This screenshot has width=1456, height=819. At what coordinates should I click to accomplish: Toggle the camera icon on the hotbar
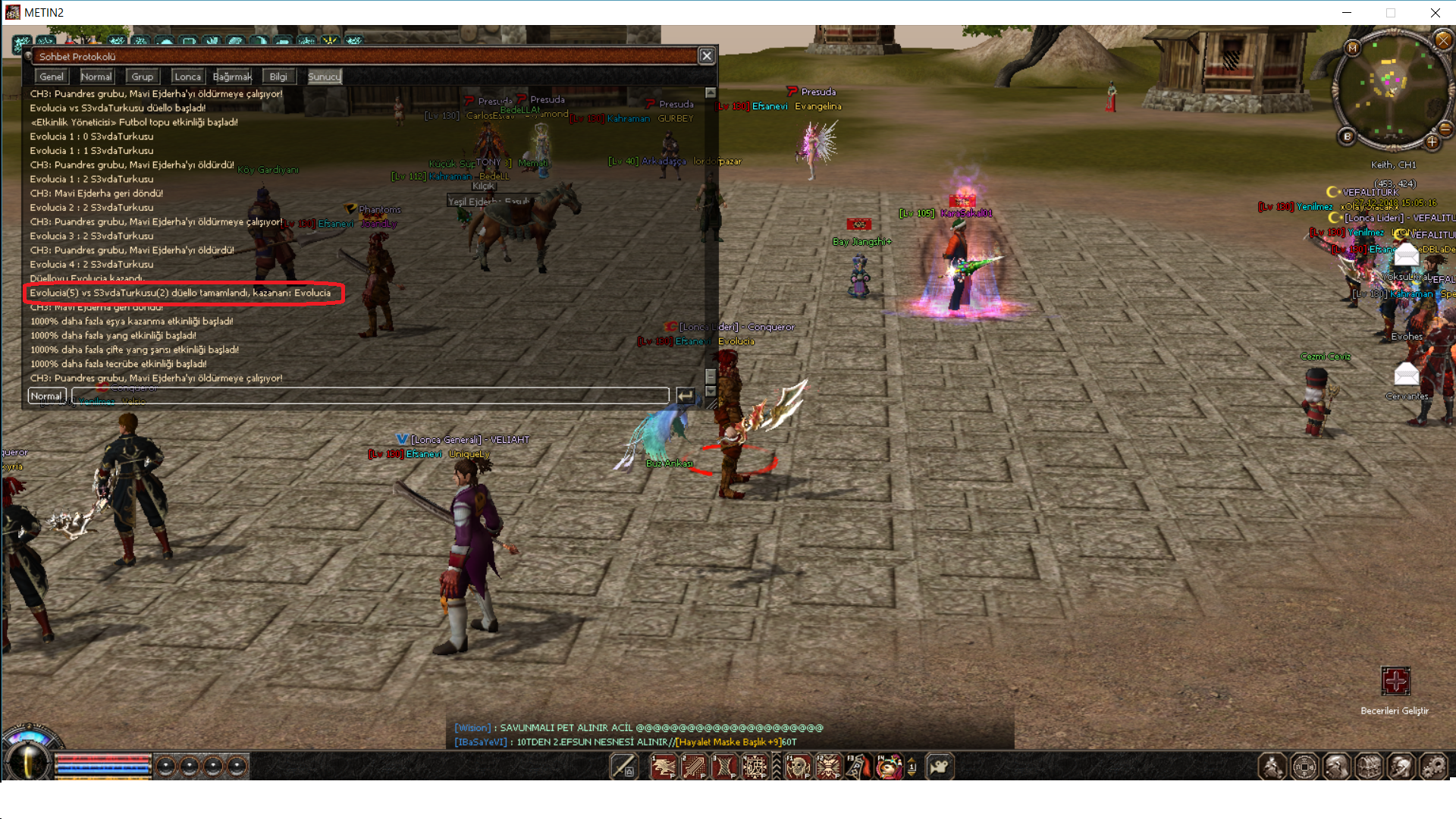pos(940,767)
